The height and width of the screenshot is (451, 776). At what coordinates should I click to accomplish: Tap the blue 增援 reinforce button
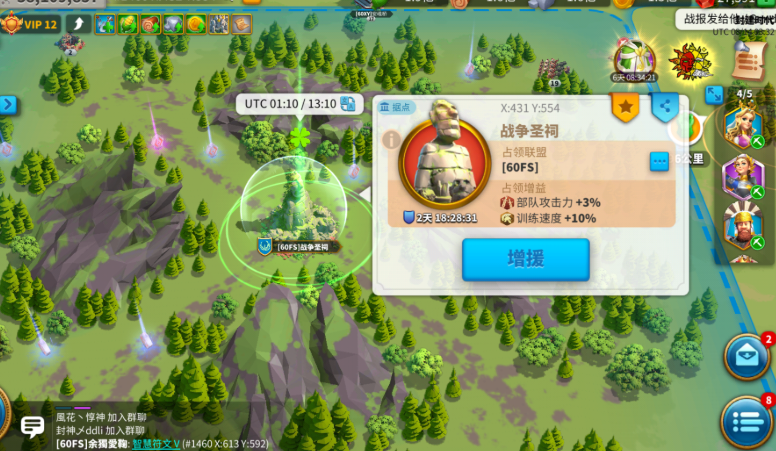pyautogui.click(x=525, y=259)
